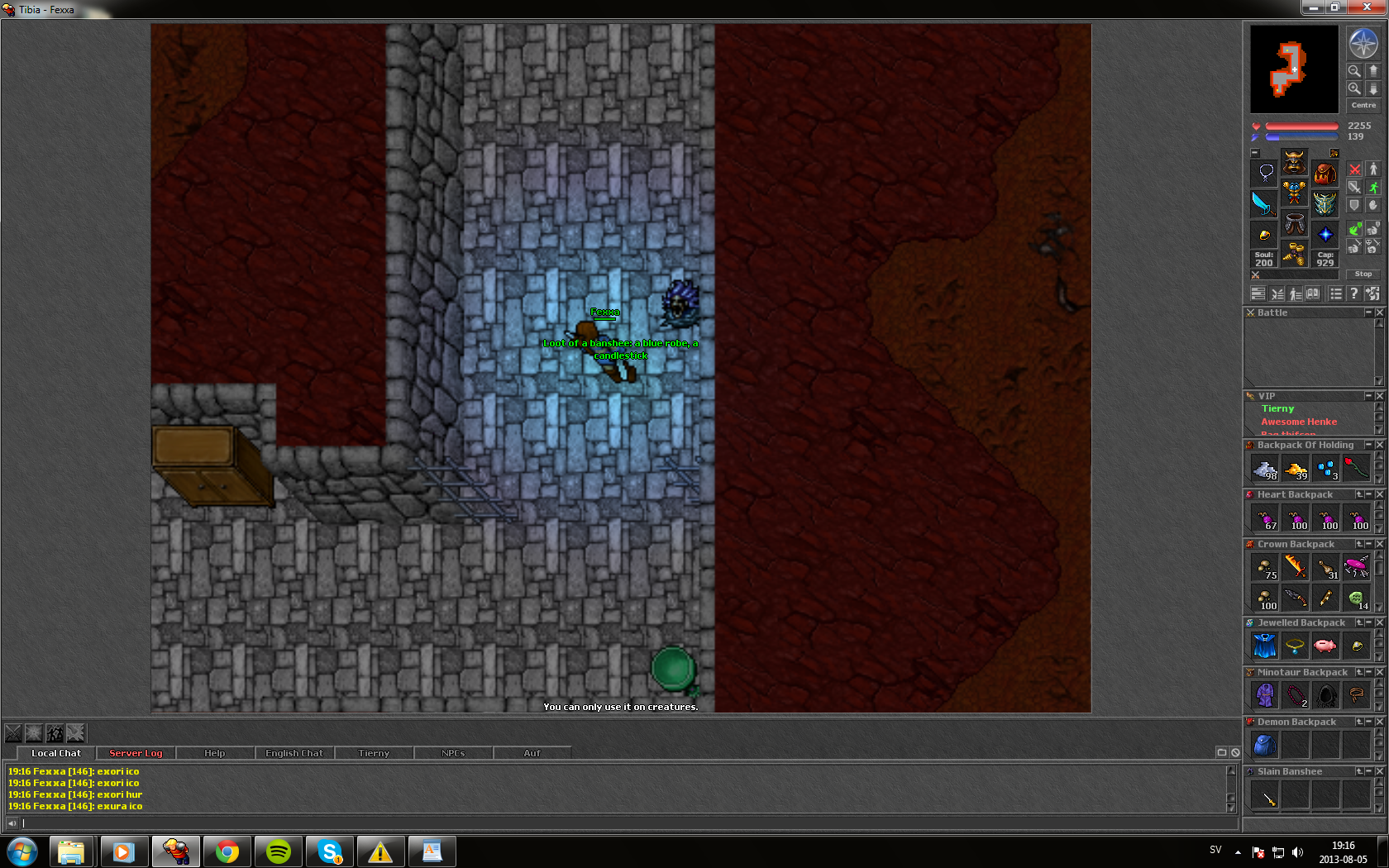Minimize the Heart Backpack container
Viewport: 1389px width, 868px height.
[x=1369, y=494]
